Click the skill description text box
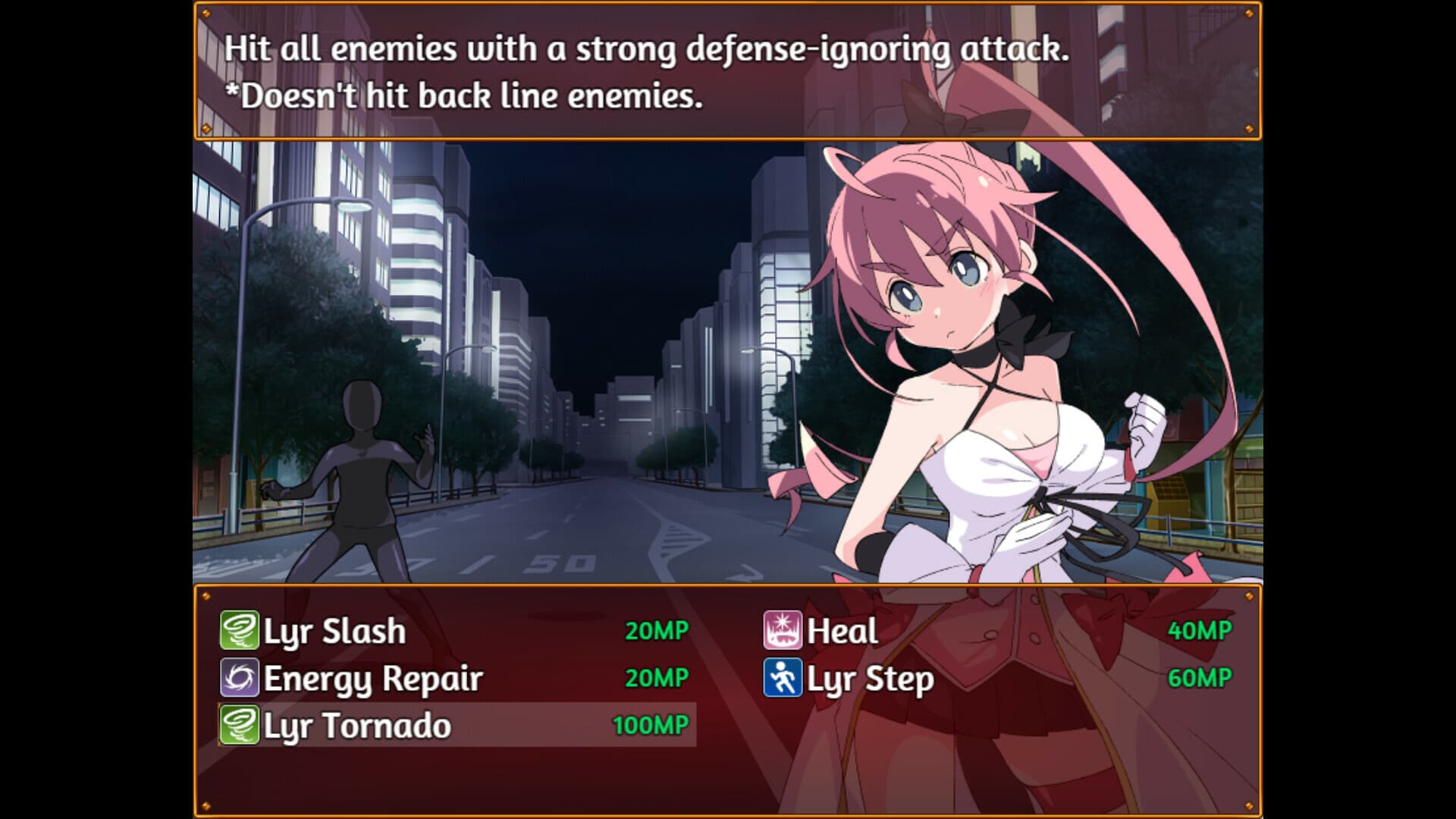 coord(728,72)
